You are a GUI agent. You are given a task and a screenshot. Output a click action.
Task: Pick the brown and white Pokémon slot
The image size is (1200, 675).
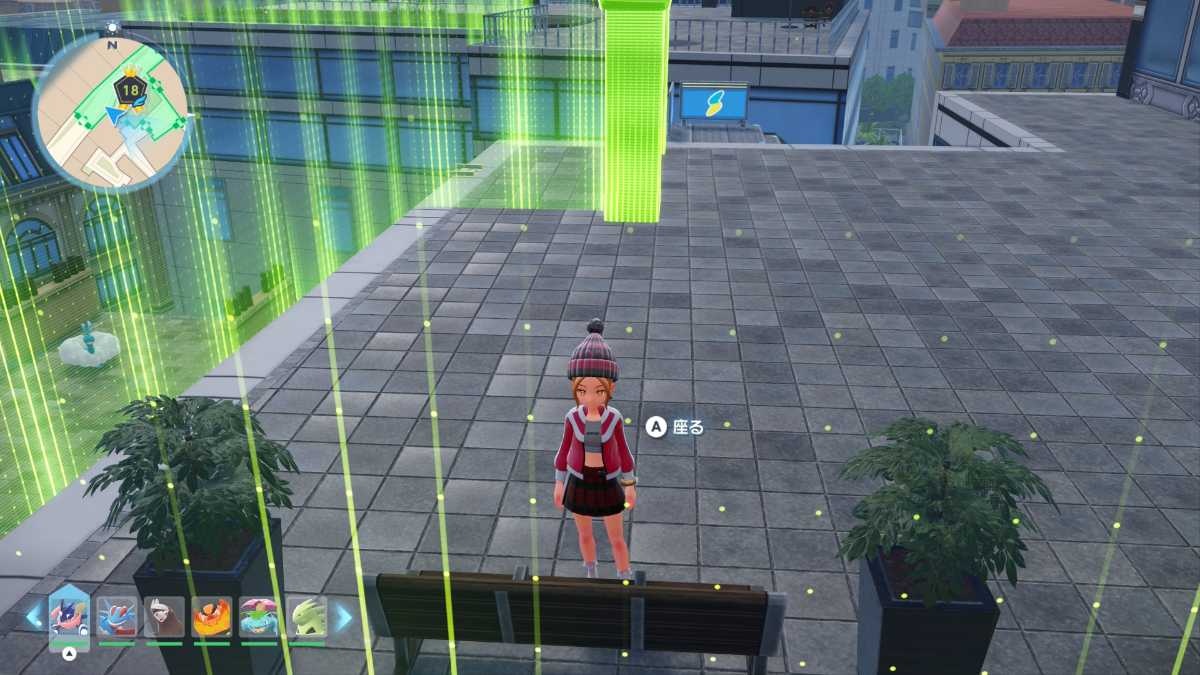tap(164, 617)
